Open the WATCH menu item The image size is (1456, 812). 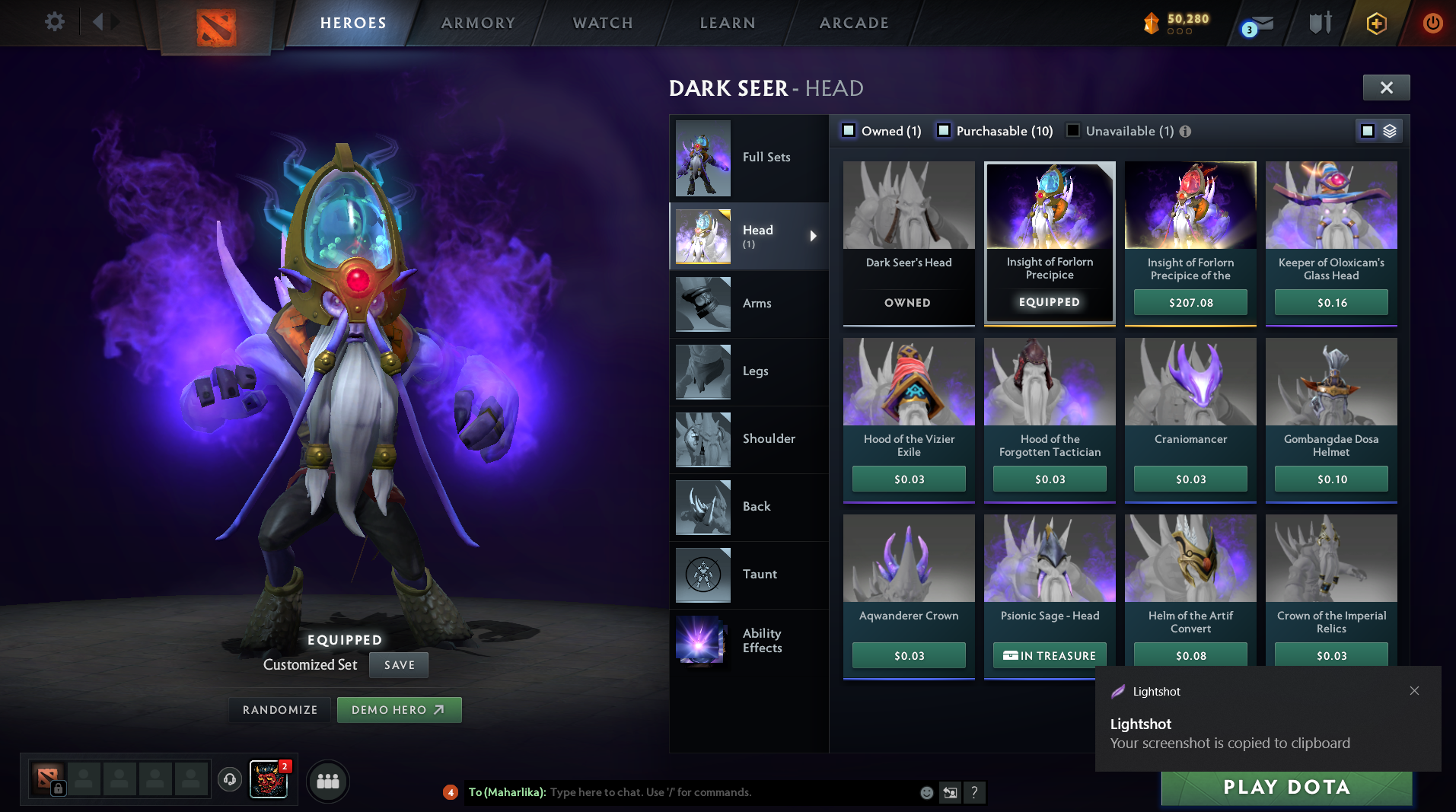coord(601,23)
